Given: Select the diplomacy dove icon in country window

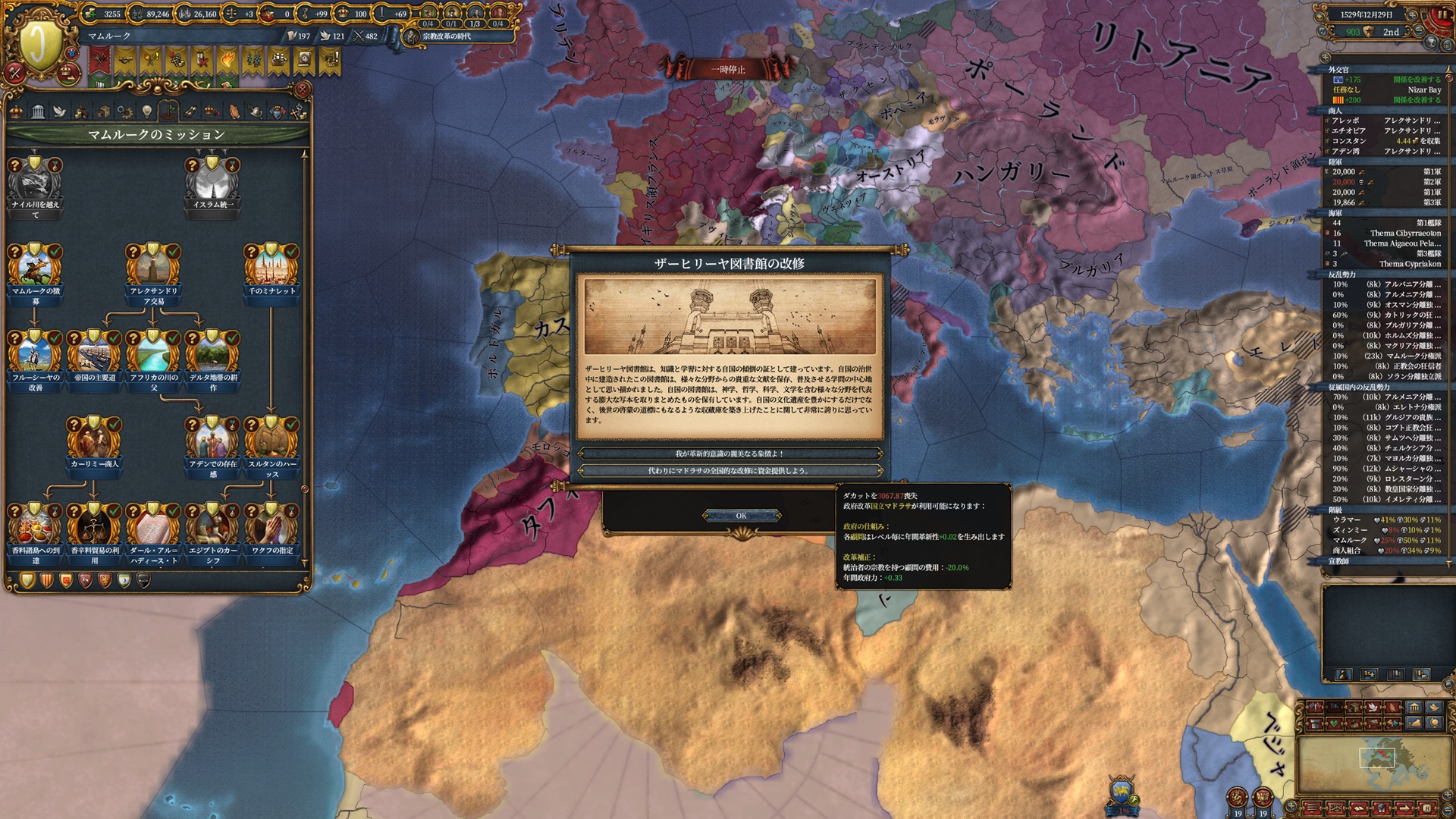Looking at the screenshot, I should [x=60, y=111].
